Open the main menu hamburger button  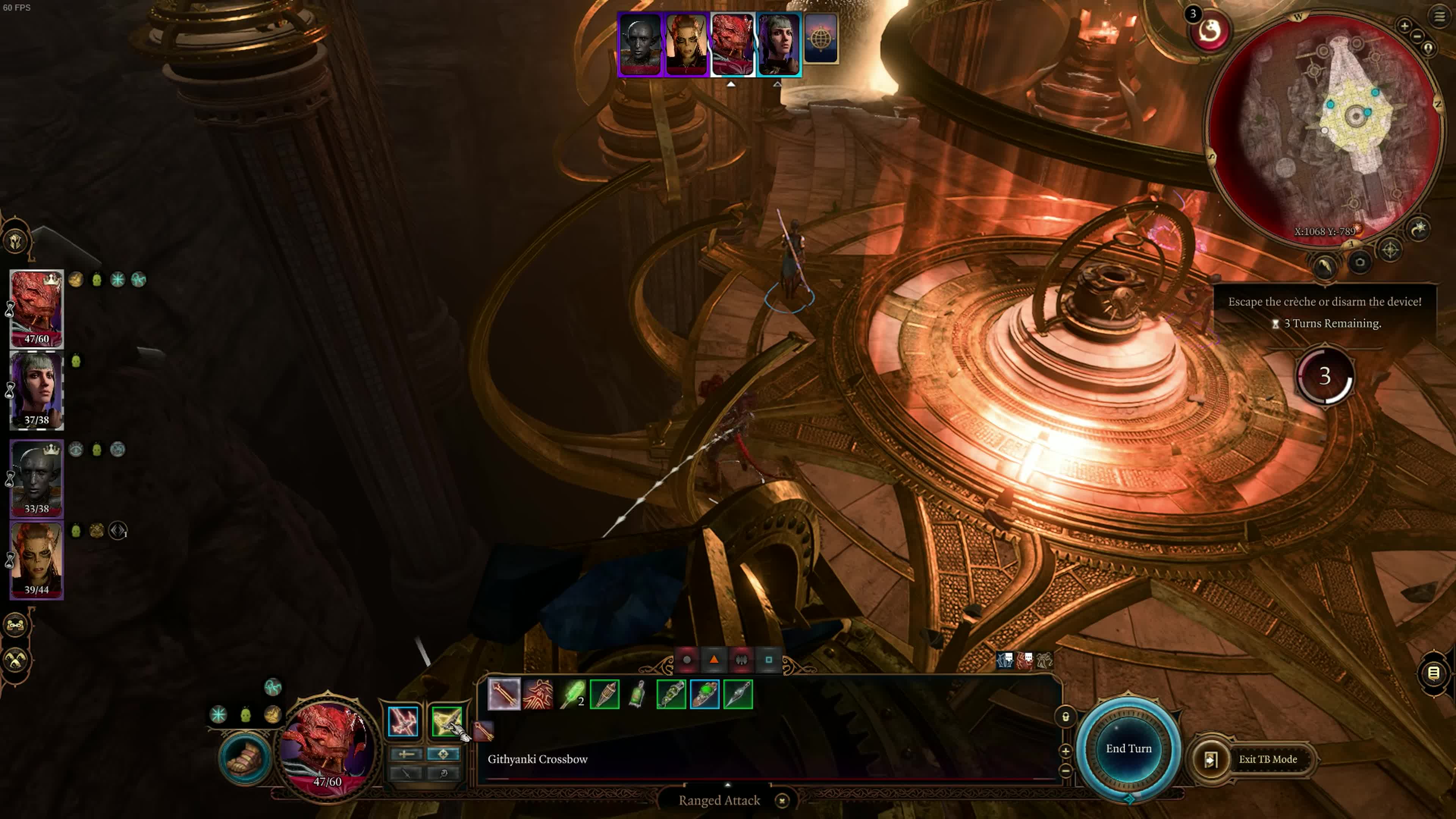click(x=1439, y=16)
